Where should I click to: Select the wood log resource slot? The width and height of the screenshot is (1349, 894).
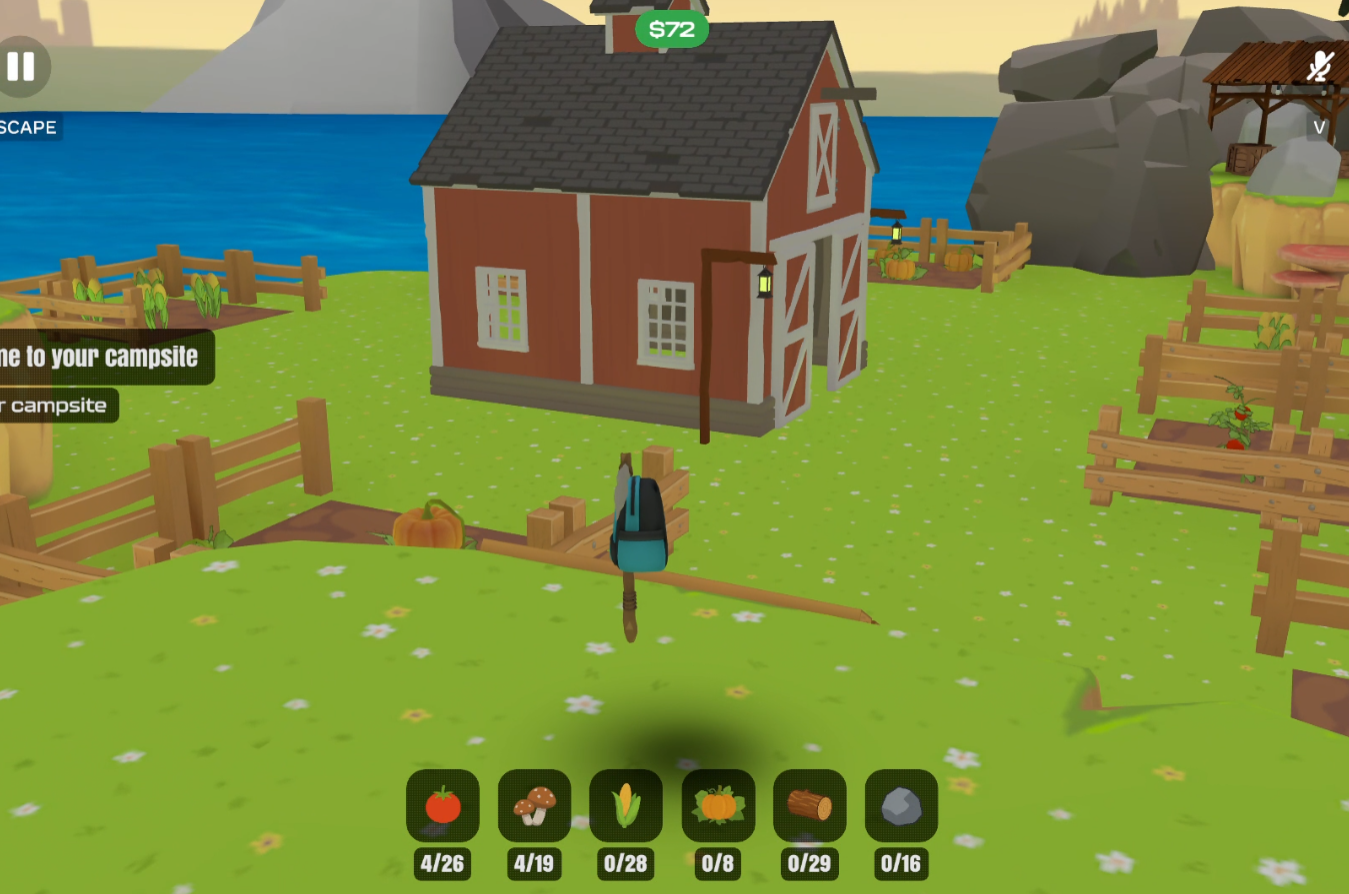(809, 805)
